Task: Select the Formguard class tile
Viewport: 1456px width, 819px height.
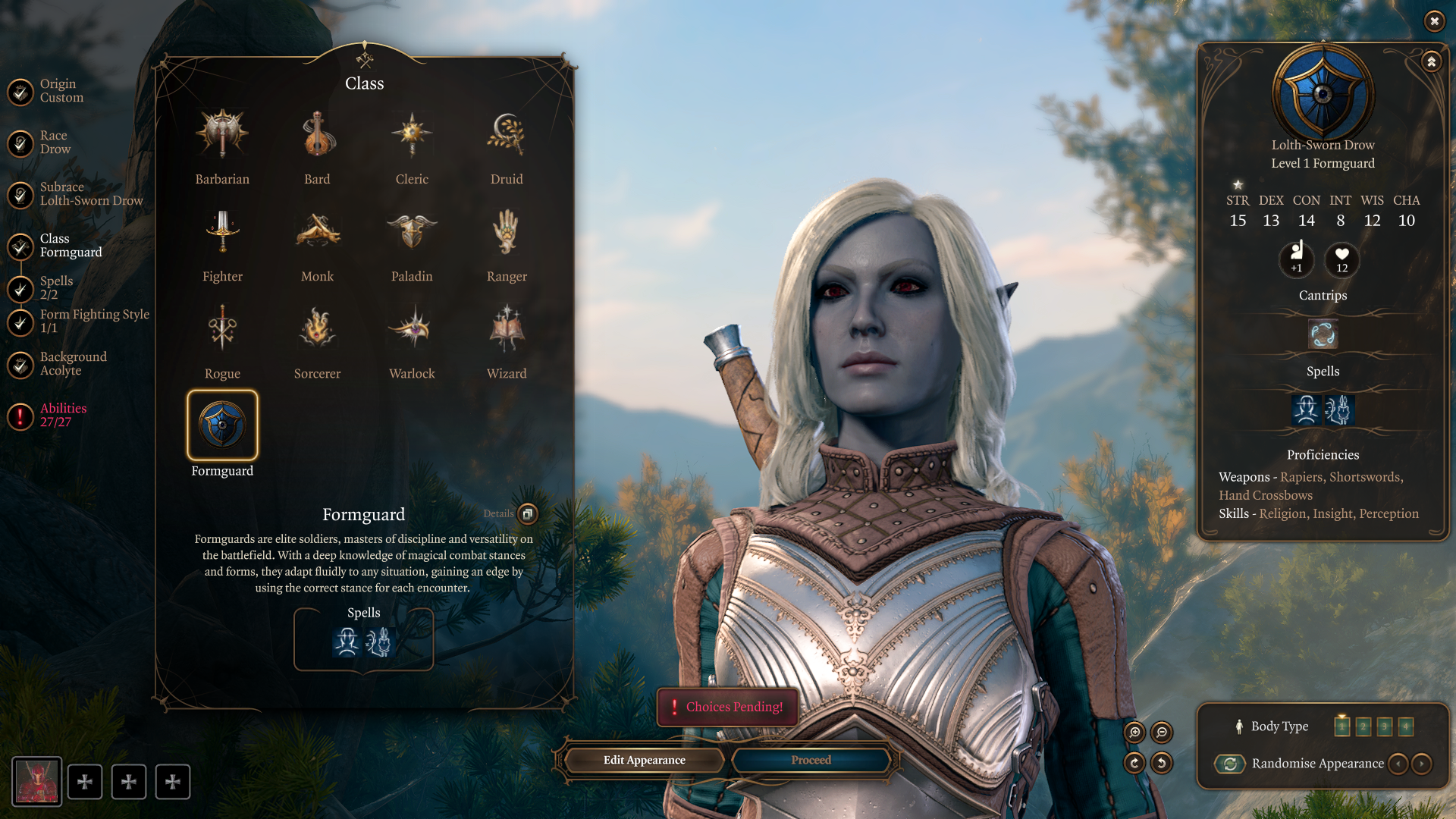Action: [222, 425]
